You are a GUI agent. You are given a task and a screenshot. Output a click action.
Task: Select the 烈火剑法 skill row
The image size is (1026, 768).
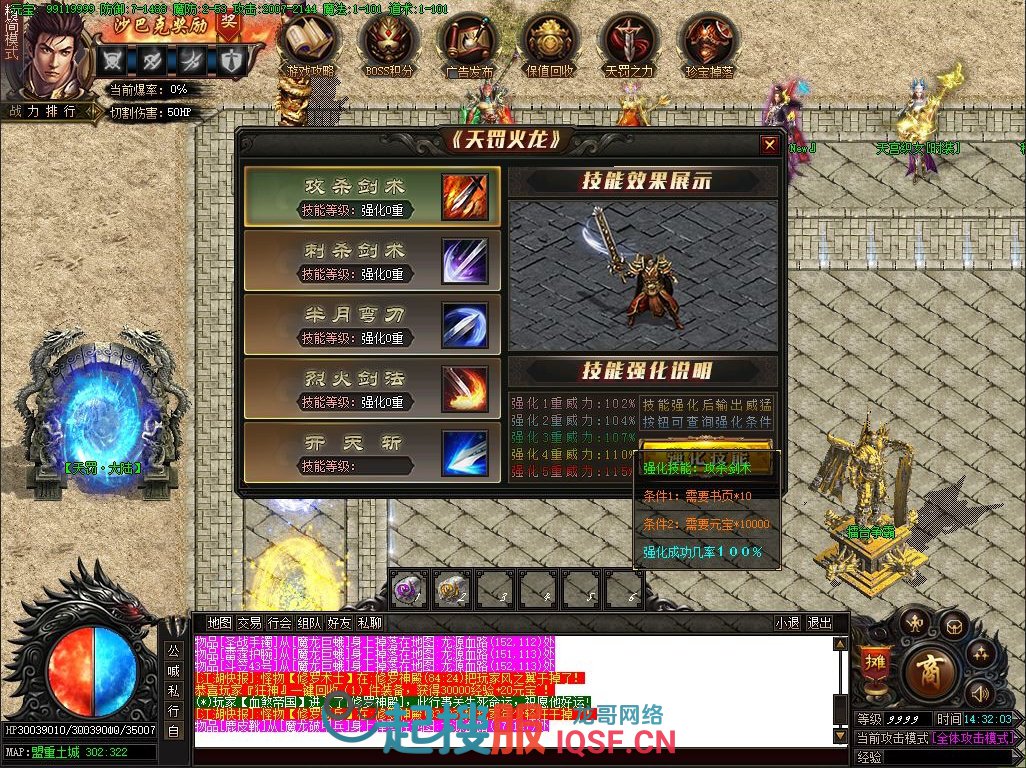pyautogui.click(x=372, y=389)
